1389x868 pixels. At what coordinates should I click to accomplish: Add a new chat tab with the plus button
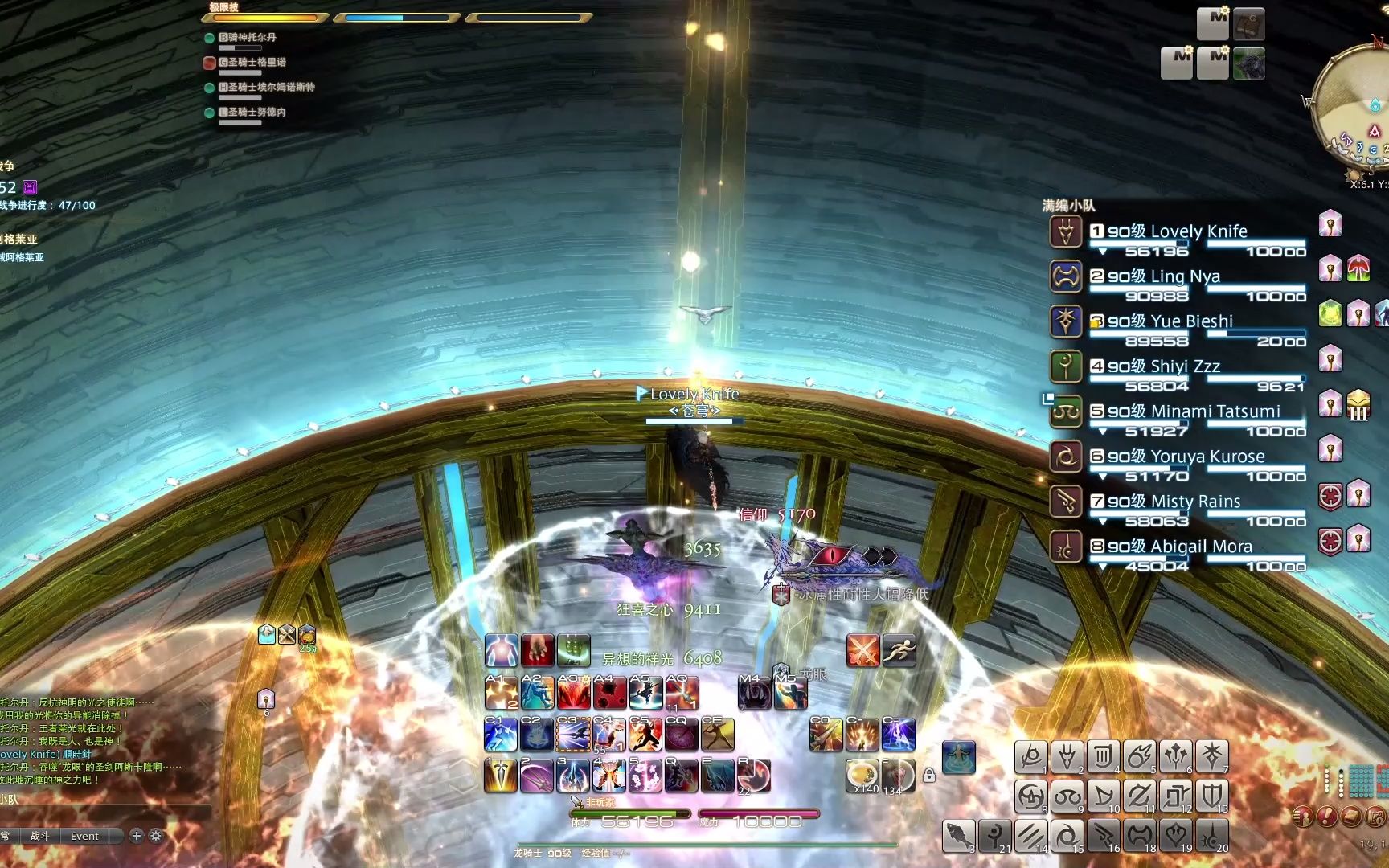(x=136, y=836)
